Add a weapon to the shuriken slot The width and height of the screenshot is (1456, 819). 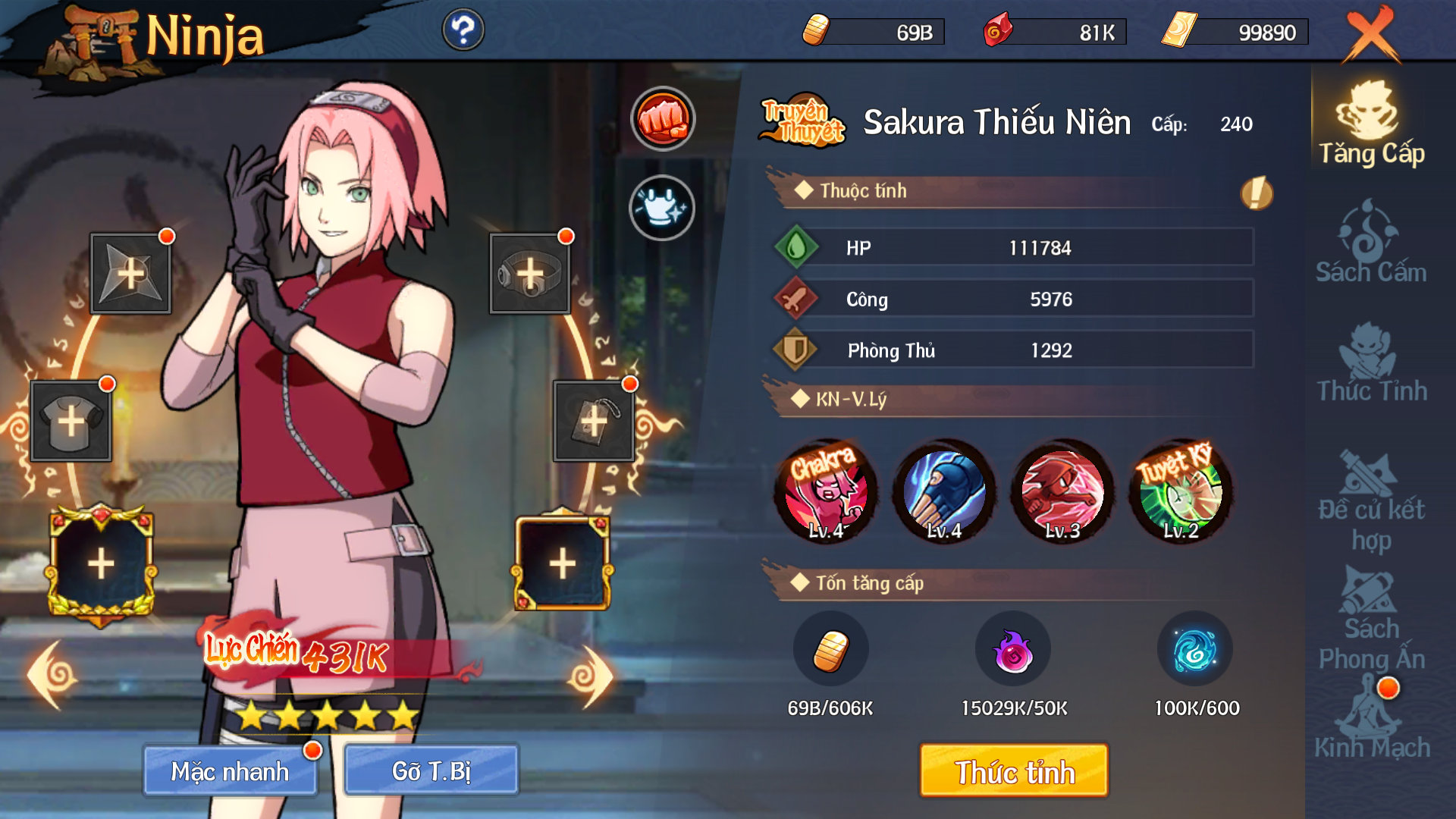coord(130,273)
